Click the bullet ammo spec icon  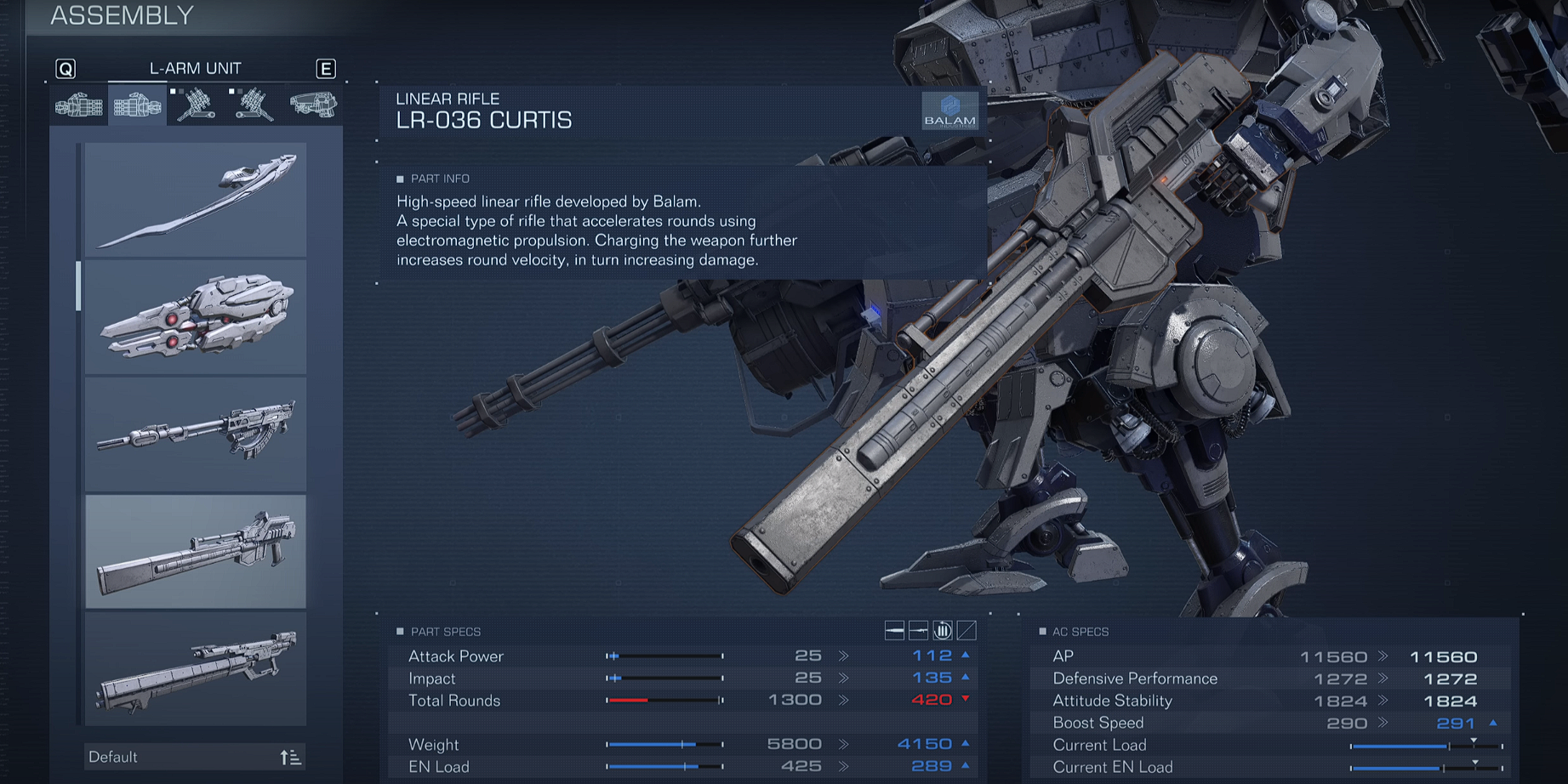click(x=896, y=631)
